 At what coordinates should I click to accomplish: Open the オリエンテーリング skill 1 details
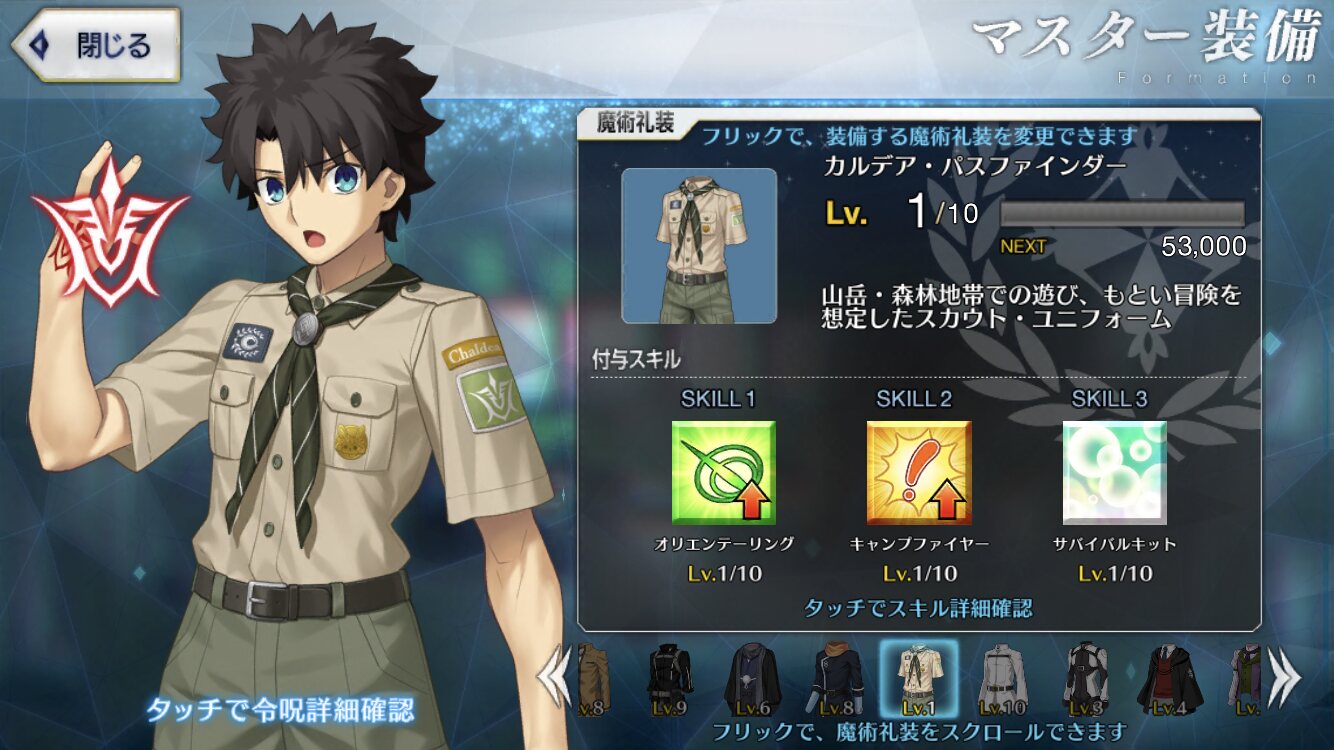point(723,473)
